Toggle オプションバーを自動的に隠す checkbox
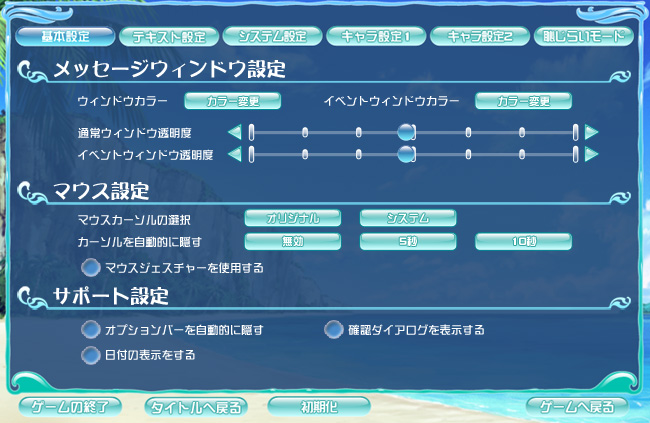 [x=91, y=329]
